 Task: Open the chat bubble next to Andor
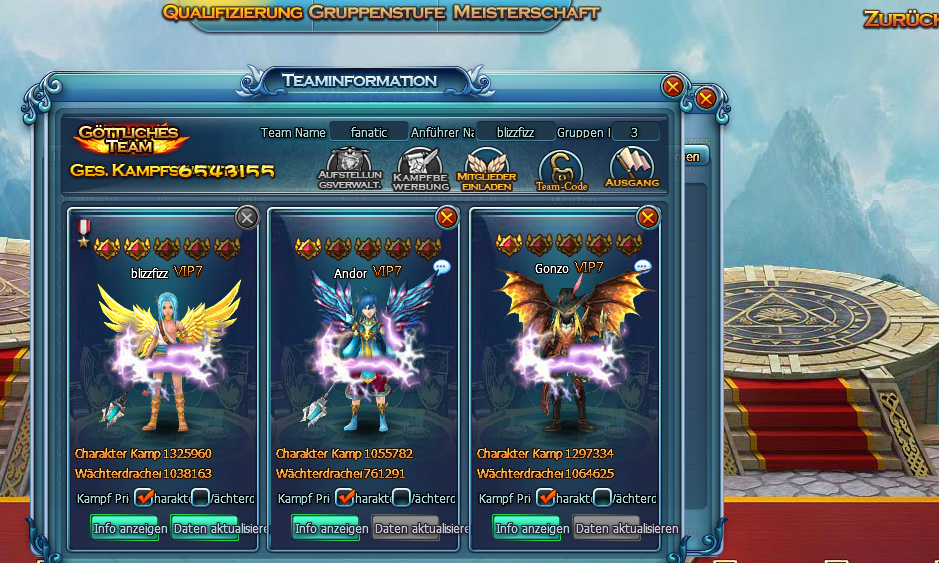coord(442,267)
